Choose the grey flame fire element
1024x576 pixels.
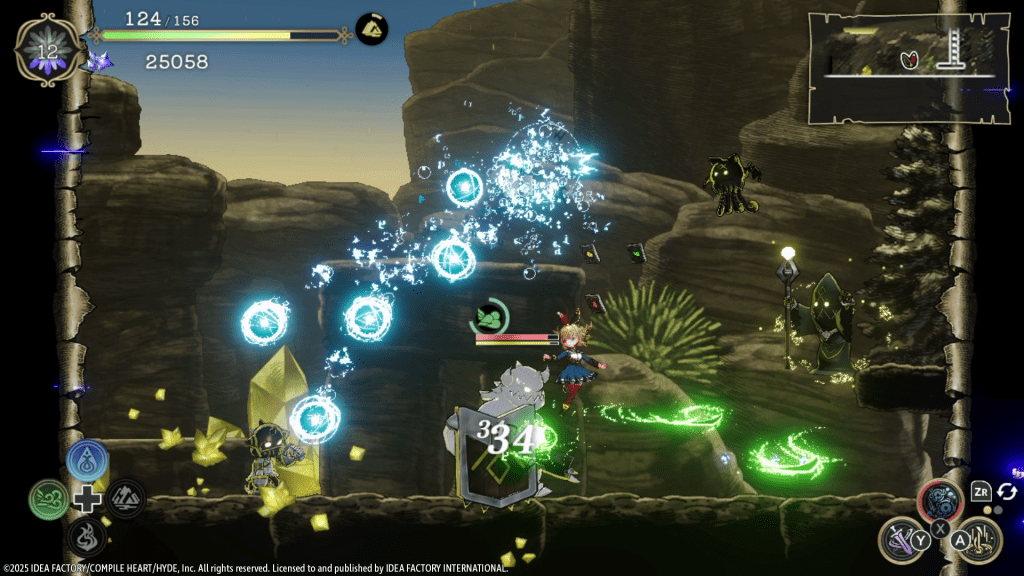coord(87,536)
